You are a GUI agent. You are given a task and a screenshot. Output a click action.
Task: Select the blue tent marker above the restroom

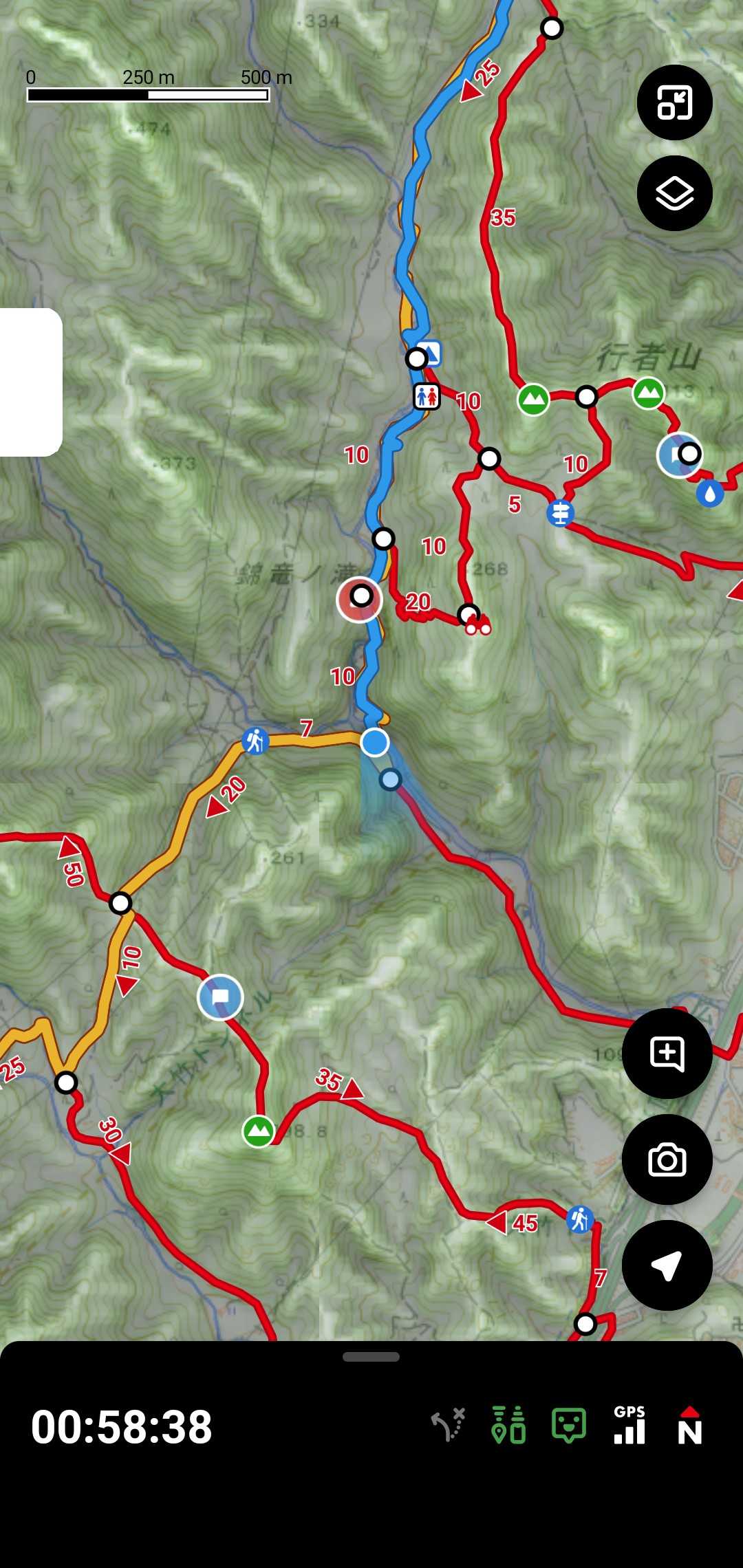tap(431, 353)
